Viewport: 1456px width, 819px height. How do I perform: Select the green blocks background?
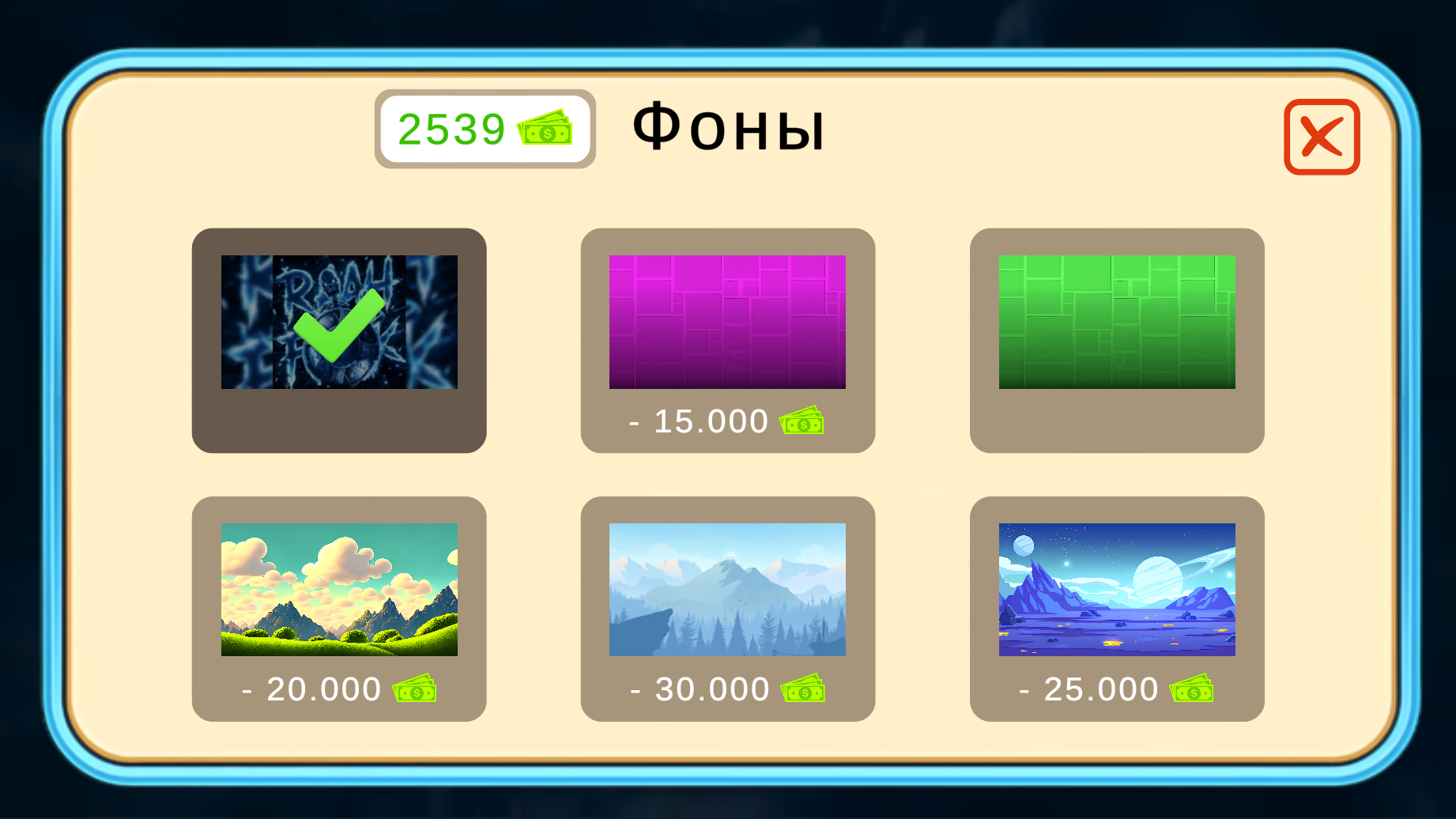tap(1117, 320)
